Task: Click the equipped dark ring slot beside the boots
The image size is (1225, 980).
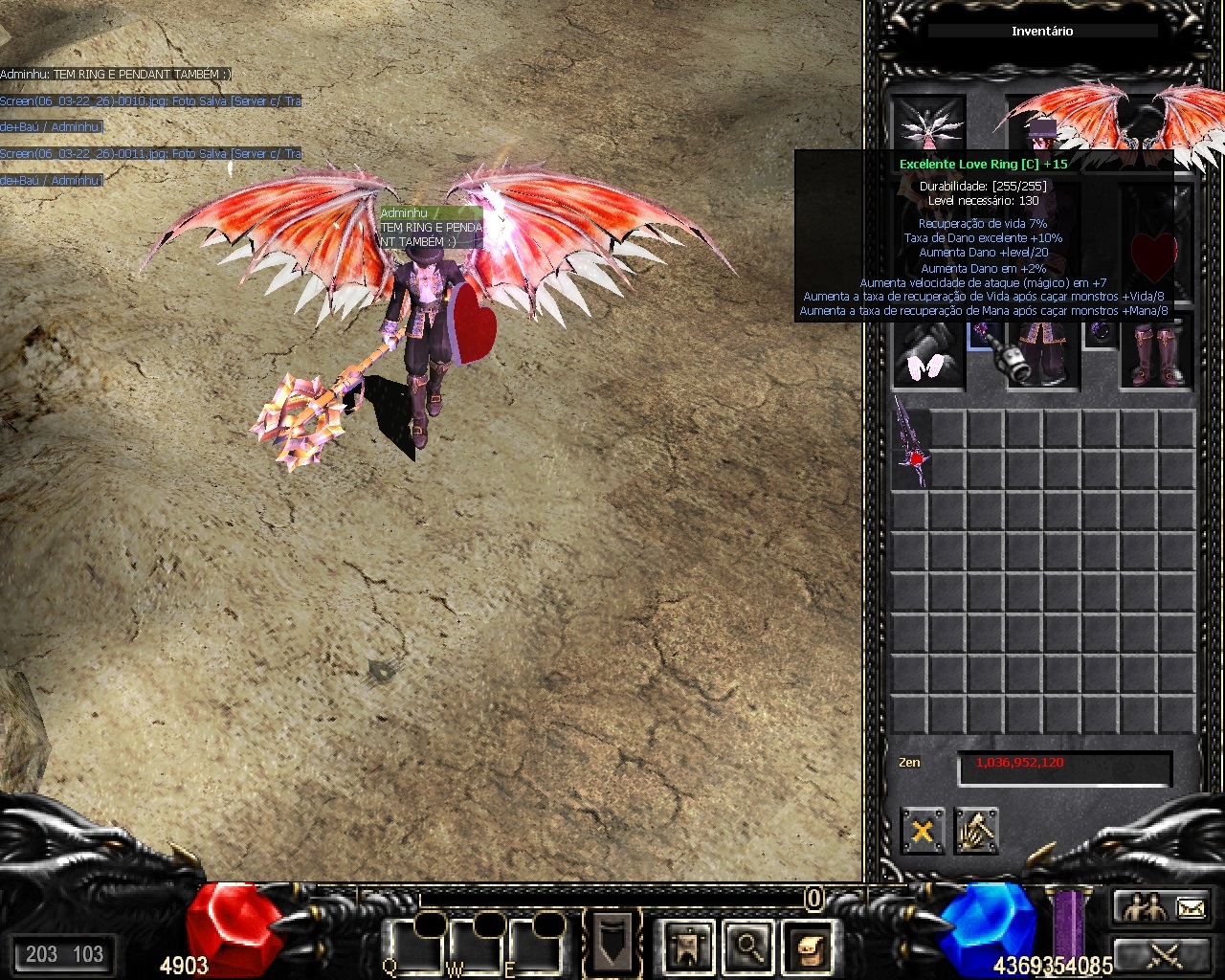Action: click(1101, 332)
